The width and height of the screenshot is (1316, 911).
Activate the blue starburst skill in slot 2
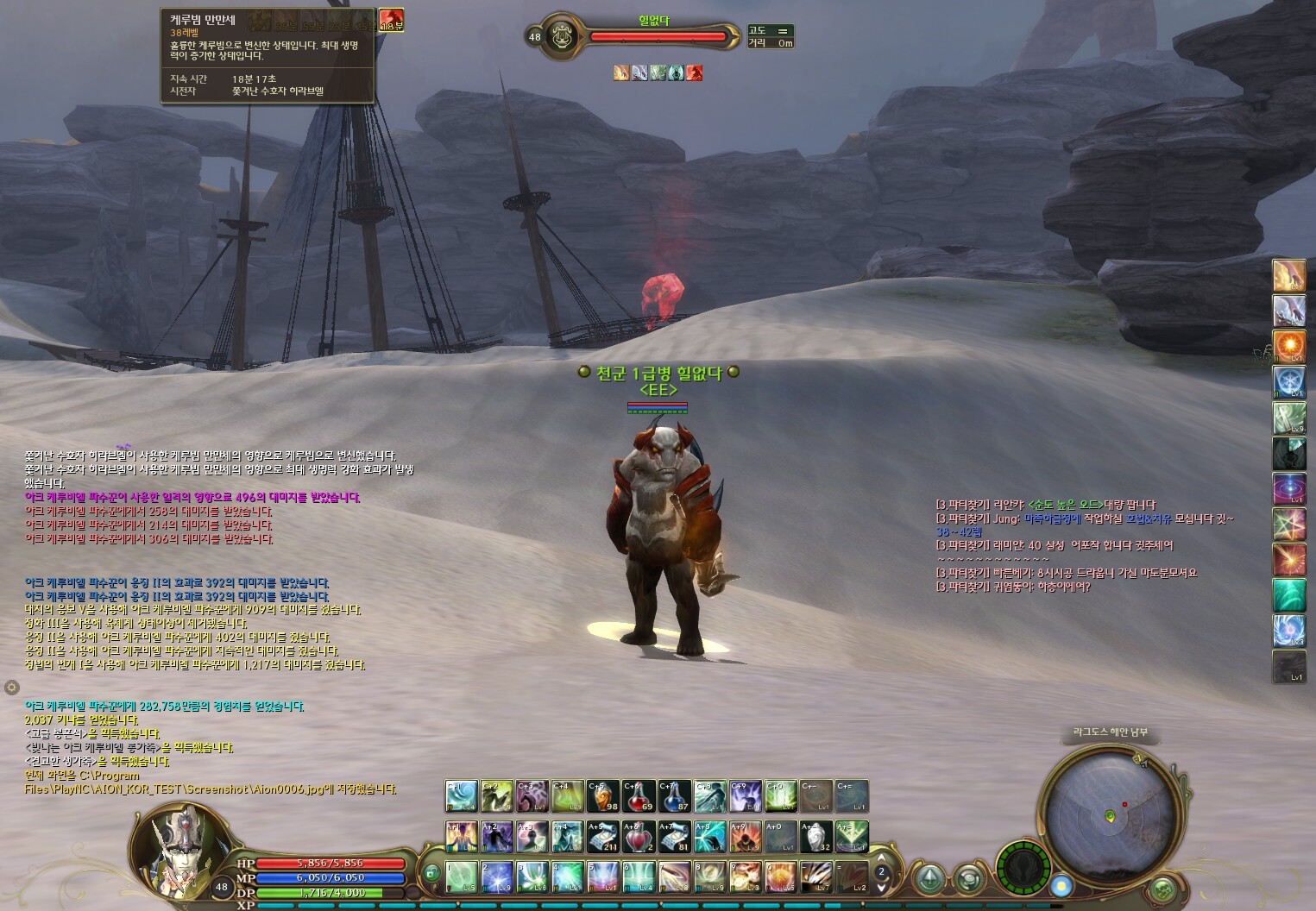pos(497,876)
